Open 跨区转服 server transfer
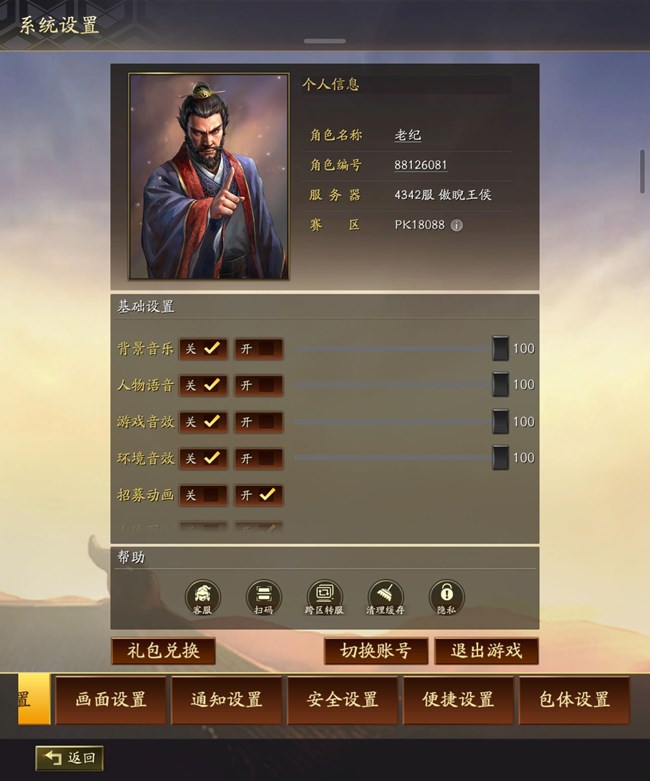The image size is (650, 781). point(325,598)
